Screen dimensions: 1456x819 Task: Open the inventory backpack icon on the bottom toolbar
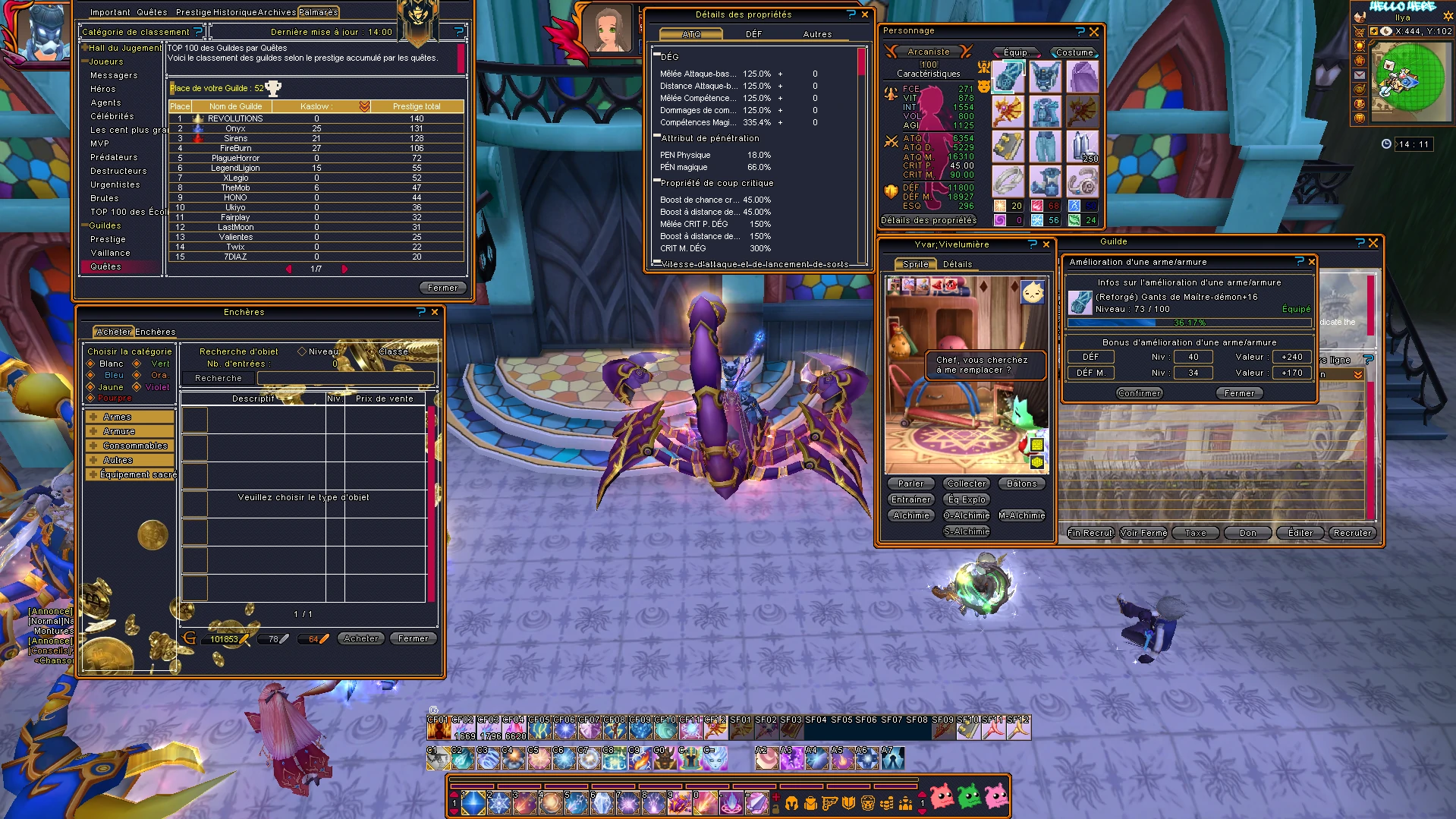coord(811,804)
